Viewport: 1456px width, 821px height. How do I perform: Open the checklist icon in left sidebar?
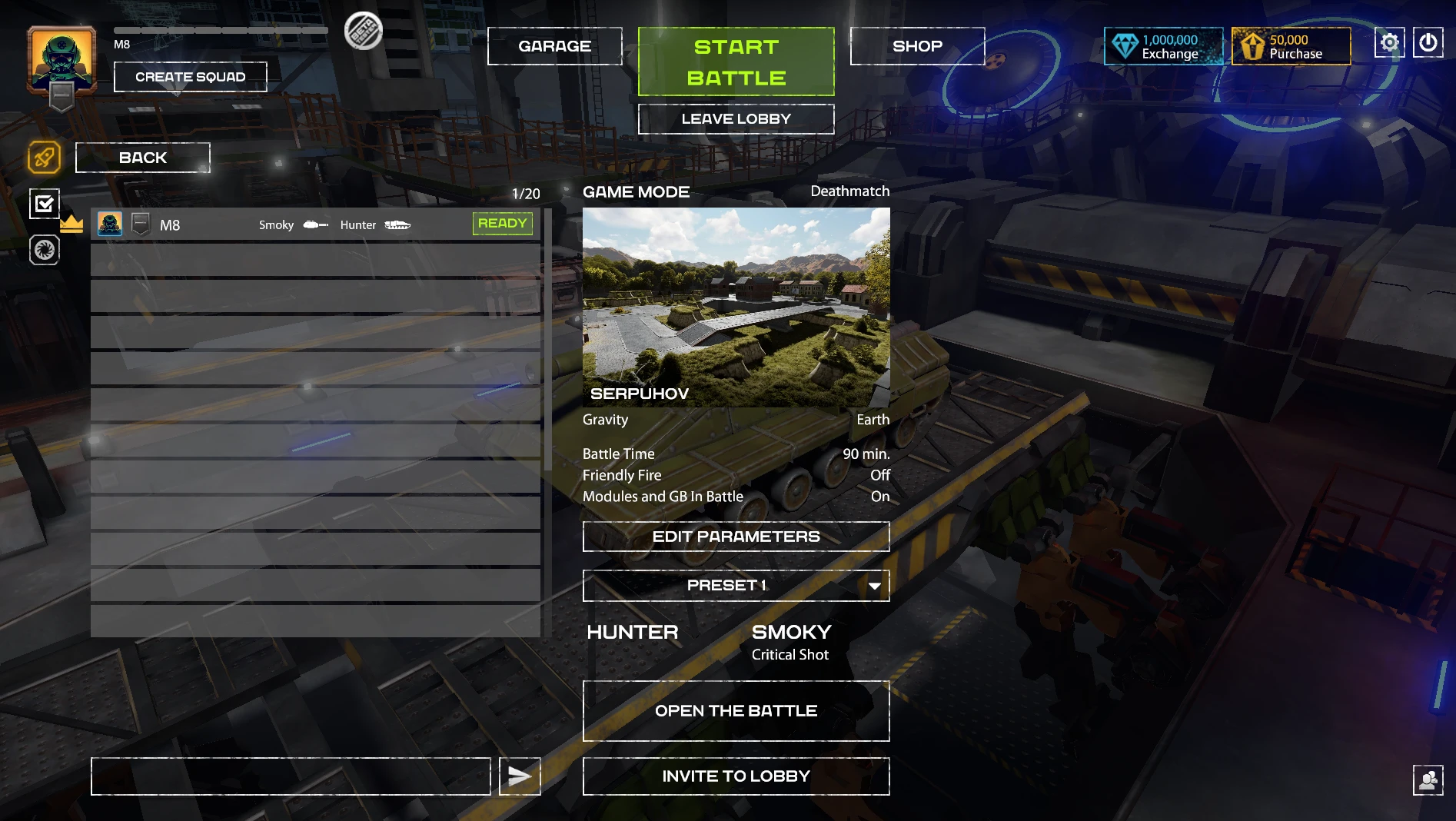point(44,204)
